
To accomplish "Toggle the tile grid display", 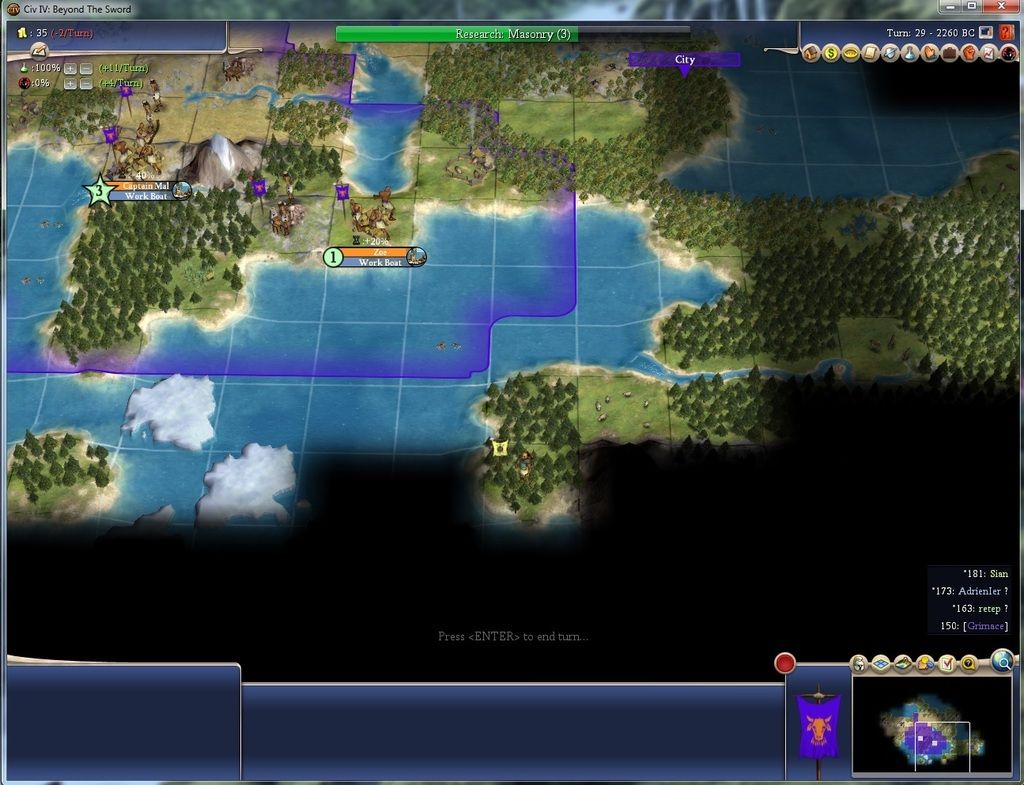I will click(x=881, y=663).
